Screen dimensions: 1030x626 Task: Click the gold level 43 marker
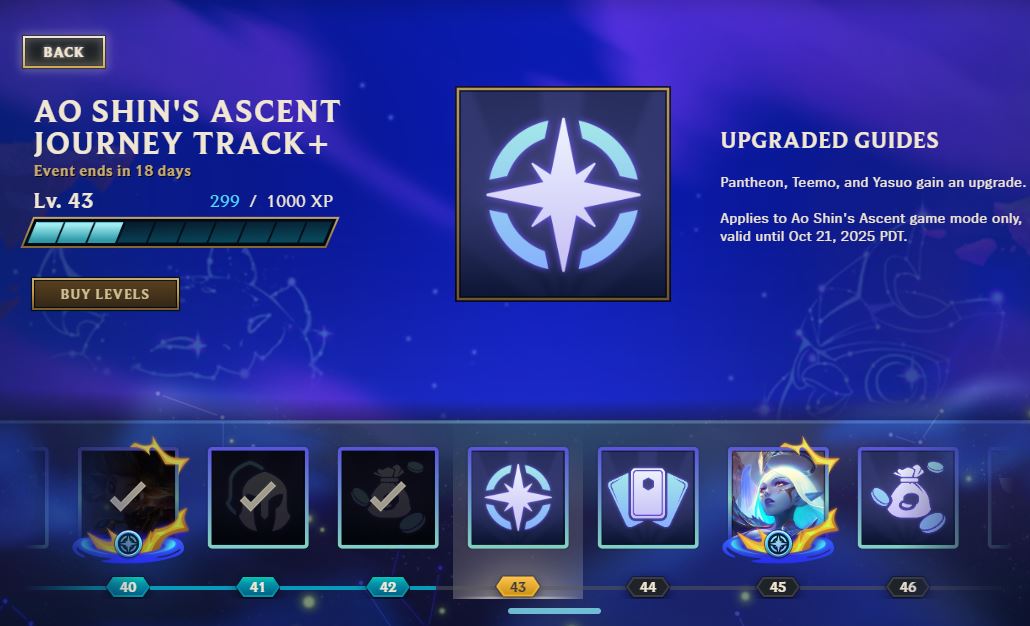tap(518, 587)
